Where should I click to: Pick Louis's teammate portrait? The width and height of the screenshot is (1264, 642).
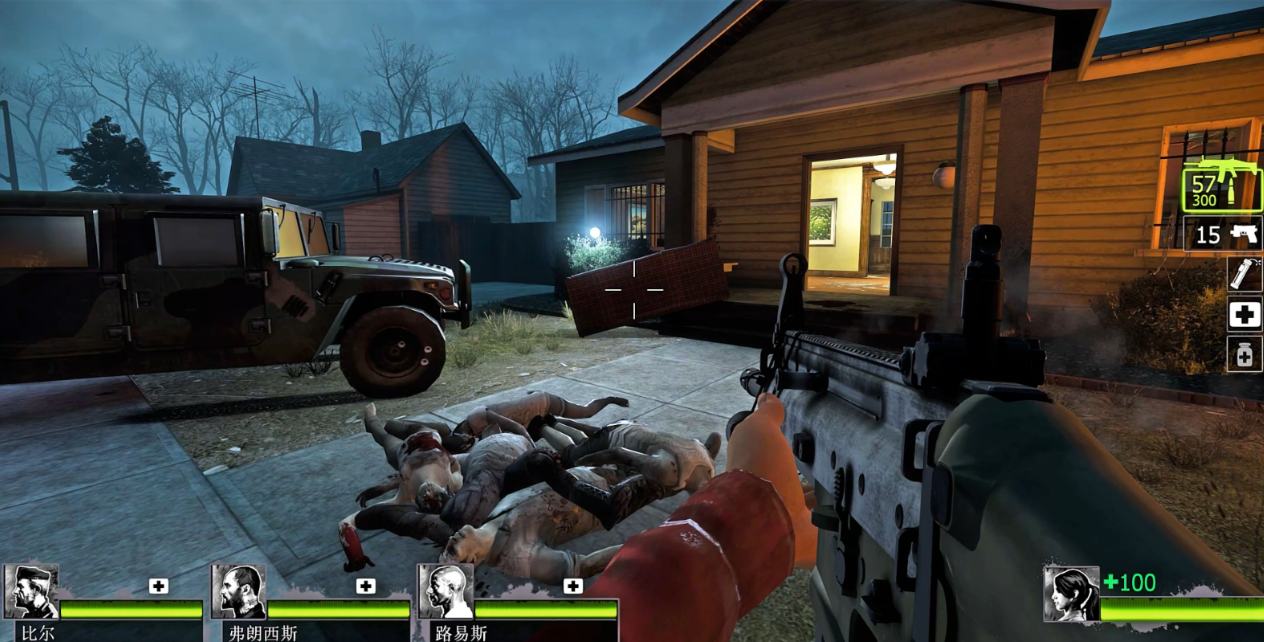[445, 592]
